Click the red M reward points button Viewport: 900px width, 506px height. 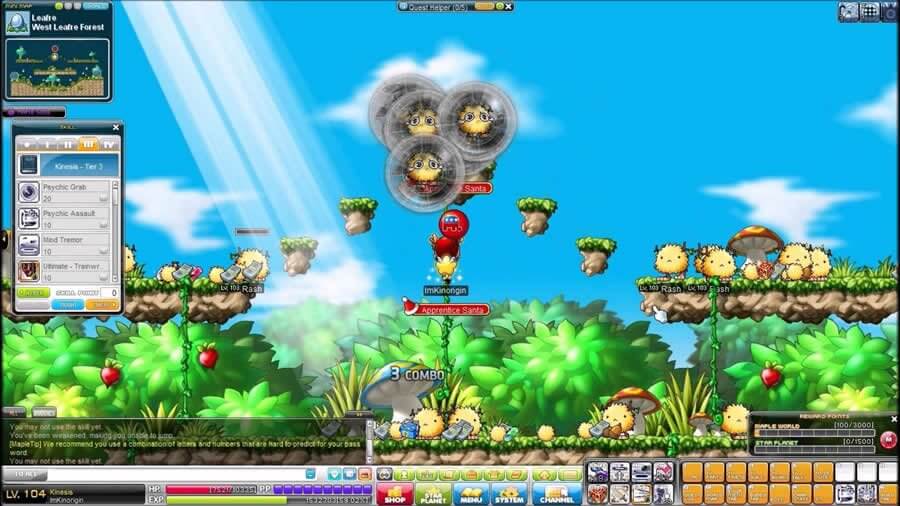(x=888, y=438)
